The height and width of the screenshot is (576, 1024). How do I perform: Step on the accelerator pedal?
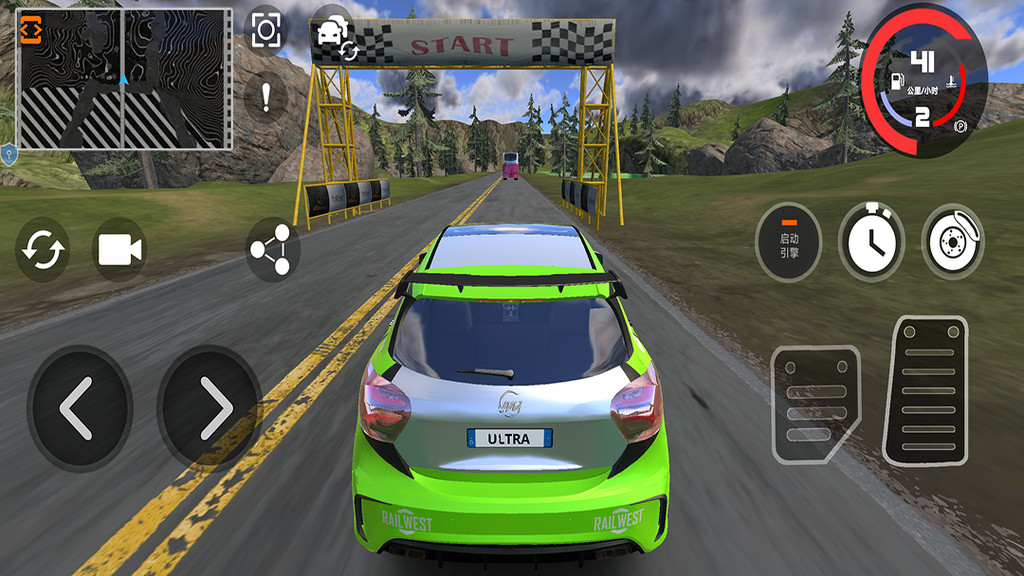924,389
